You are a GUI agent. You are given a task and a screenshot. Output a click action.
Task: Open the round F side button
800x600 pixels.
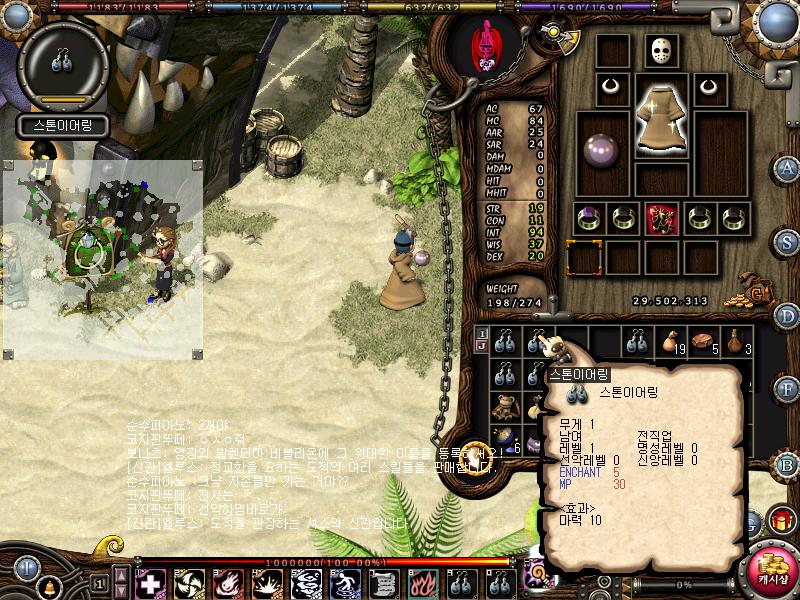click(x=787, y=387)
